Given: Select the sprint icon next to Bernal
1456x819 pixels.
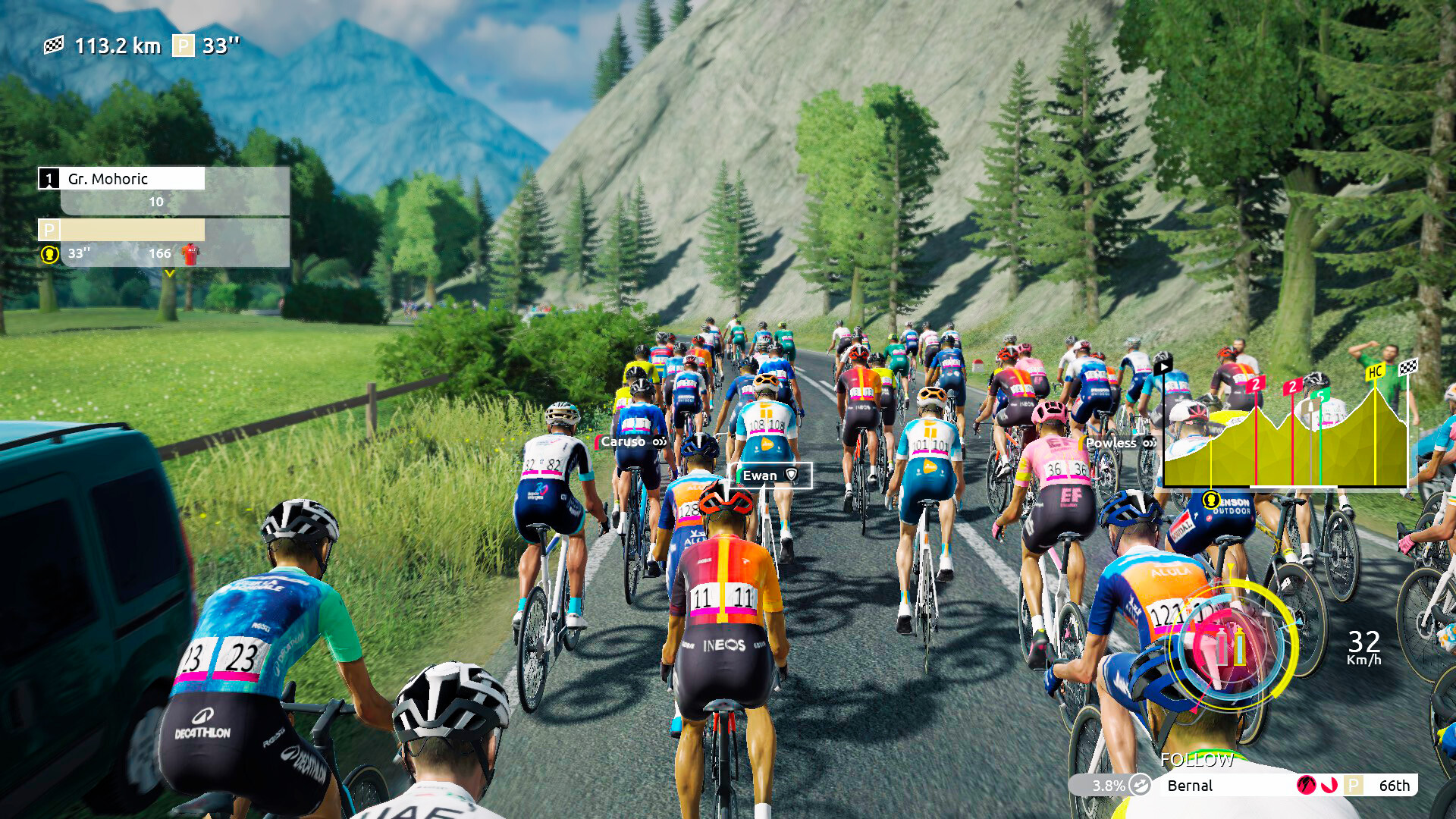Looking at the screenshot, I should 1306,786.
